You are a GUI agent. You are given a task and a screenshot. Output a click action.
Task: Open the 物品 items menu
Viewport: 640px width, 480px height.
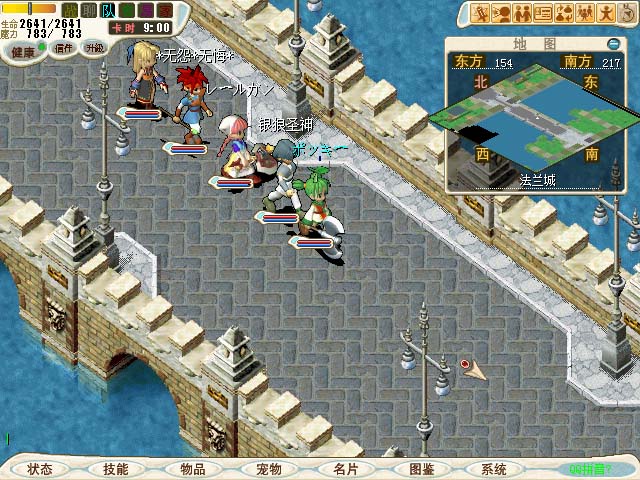(x=192, y=468)
